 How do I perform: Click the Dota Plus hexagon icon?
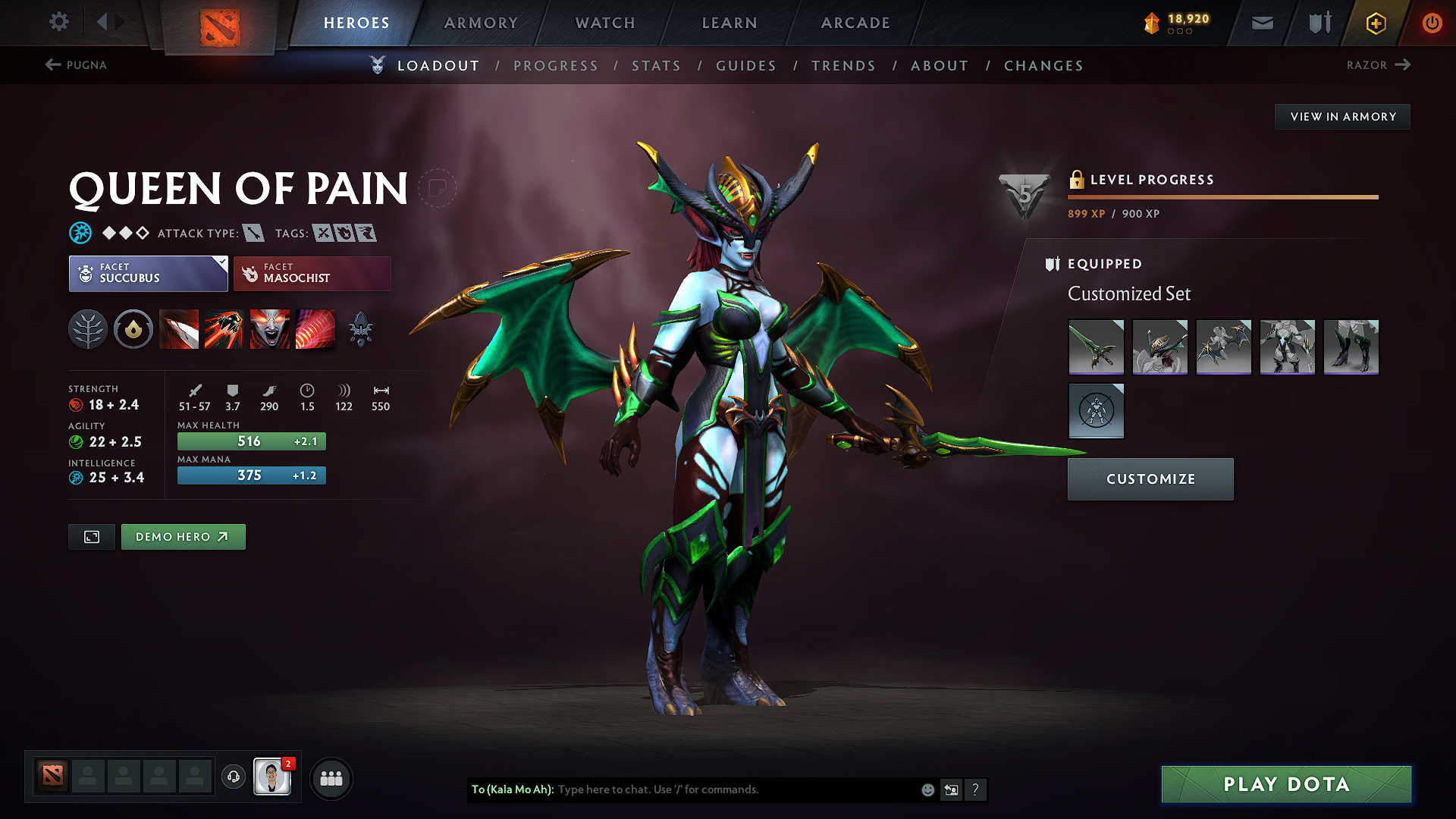(x=1375, y=23)
